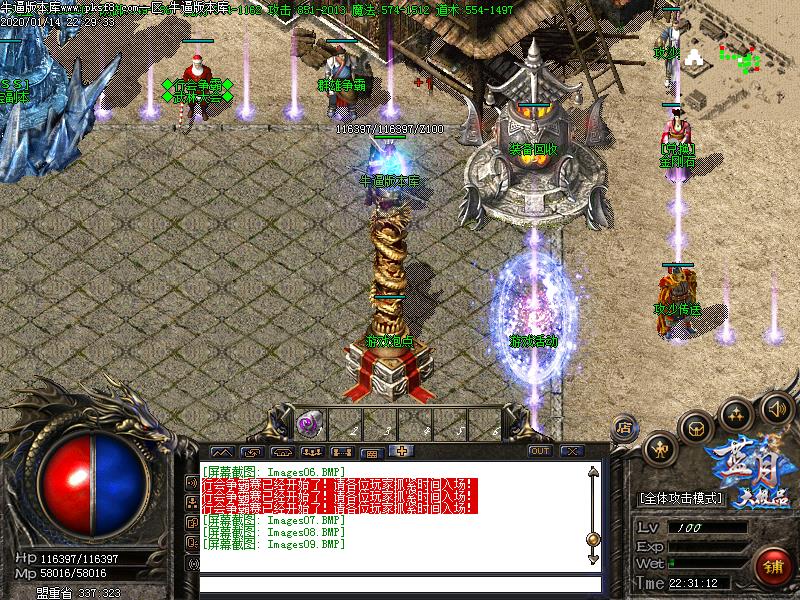Viewport: 800px width, 600px height.
Task: Click the mountain-shaped button above chat
Action: (222, 452)
